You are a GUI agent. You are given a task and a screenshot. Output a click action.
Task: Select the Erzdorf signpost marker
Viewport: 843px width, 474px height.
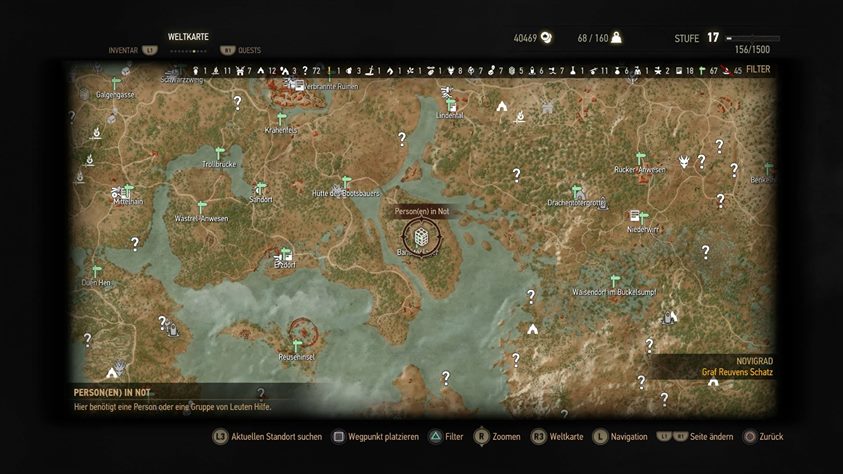pos(285,253)
